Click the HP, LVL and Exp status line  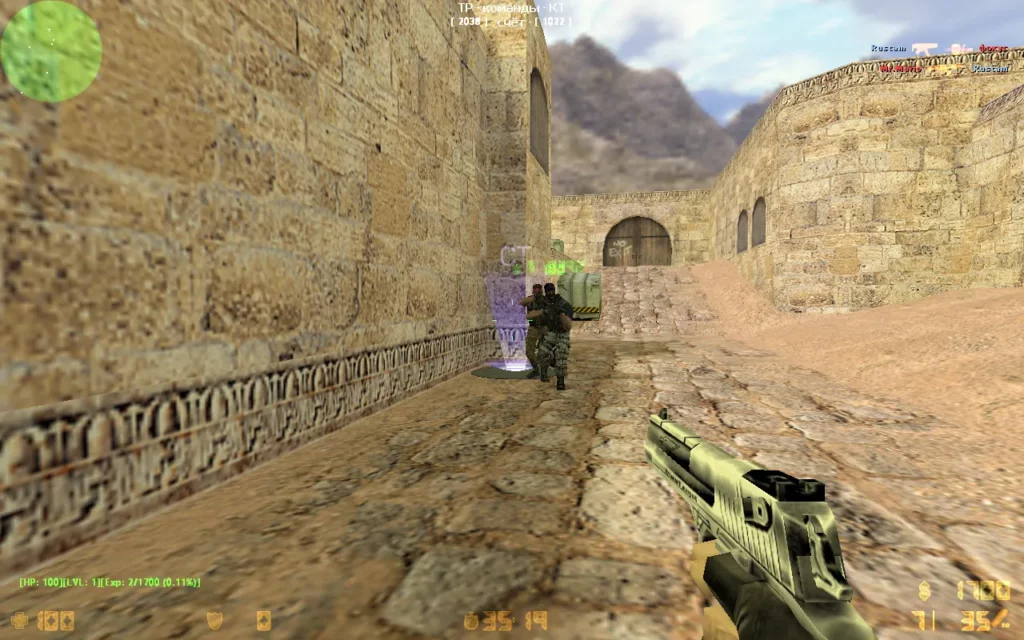[x=110, y=582]
